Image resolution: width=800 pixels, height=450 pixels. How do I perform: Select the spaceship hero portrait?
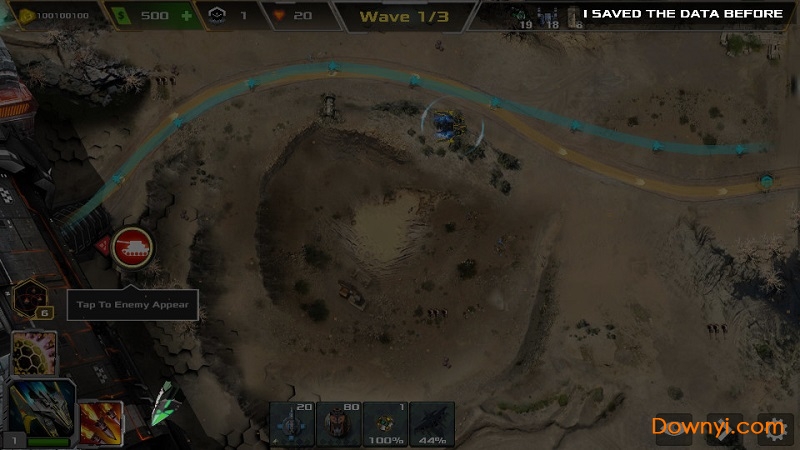tap(40, 409)
